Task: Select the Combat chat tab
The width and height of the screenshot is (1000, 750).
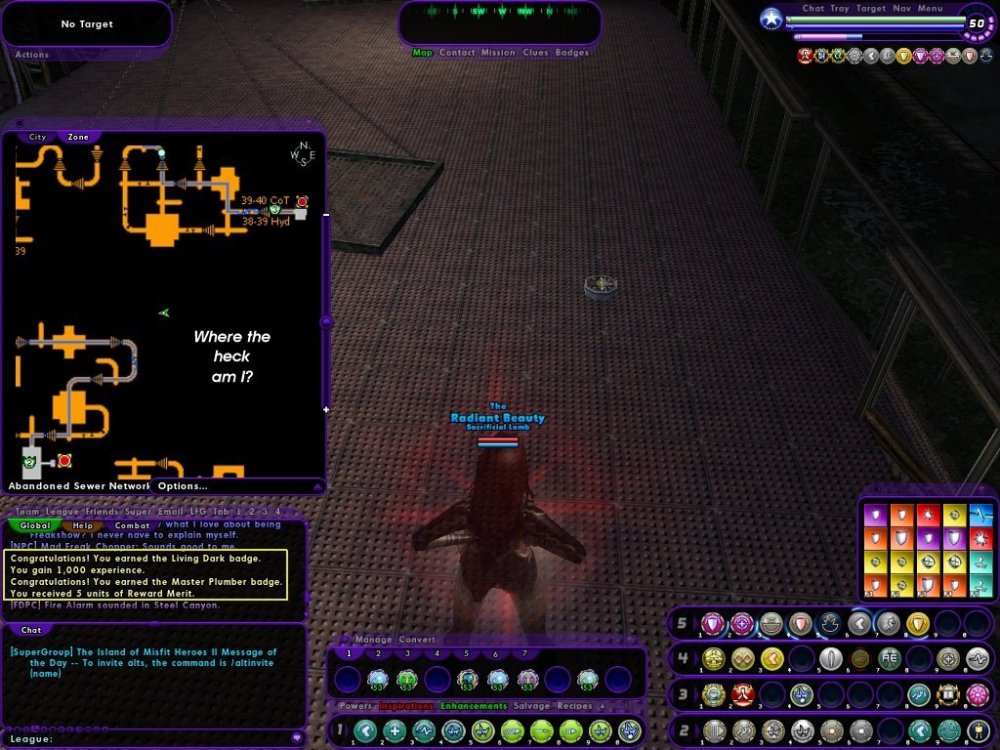Action: click(x=132, y=525)
